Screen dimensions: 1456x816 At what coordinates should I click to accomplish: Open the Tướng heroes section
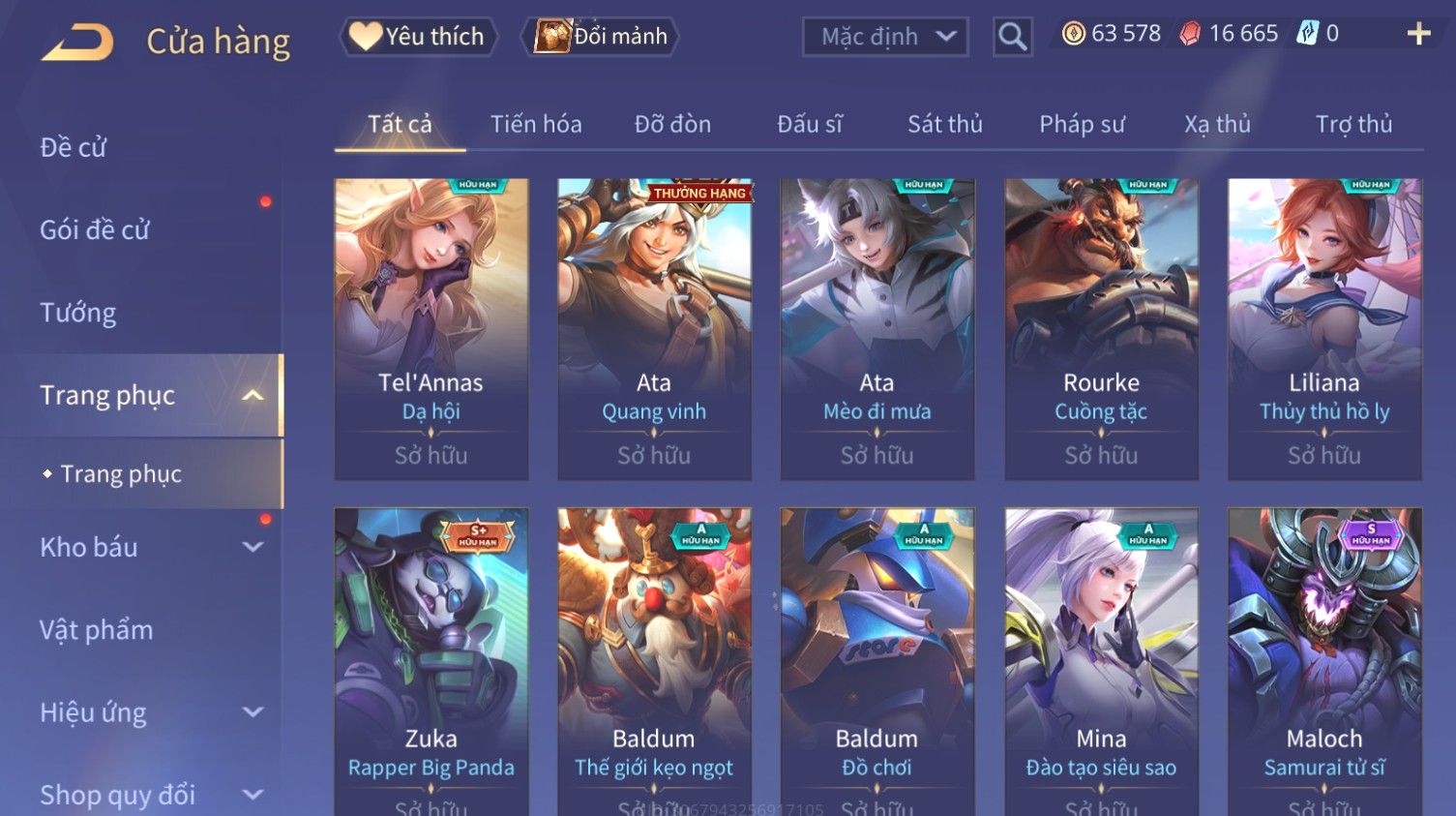click(x=78, y=313)
